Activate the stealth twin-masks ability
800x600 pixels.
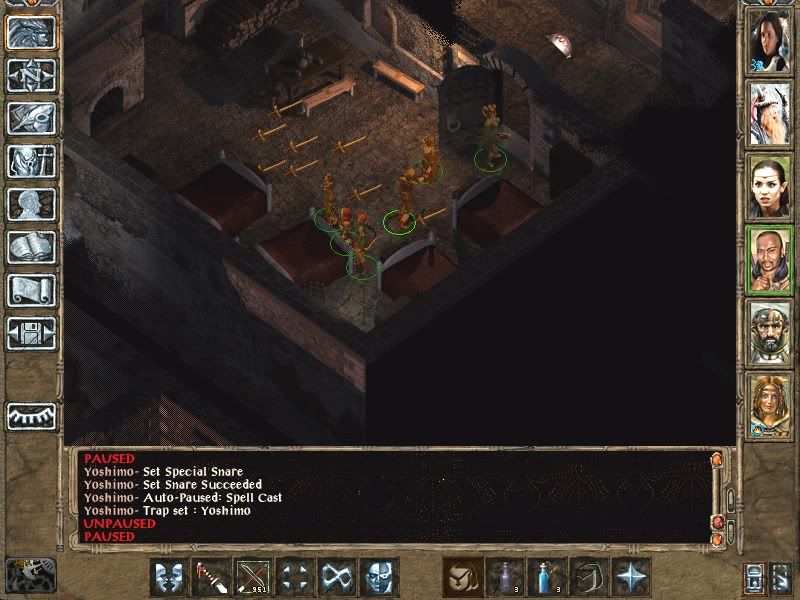tap(169, 577)
